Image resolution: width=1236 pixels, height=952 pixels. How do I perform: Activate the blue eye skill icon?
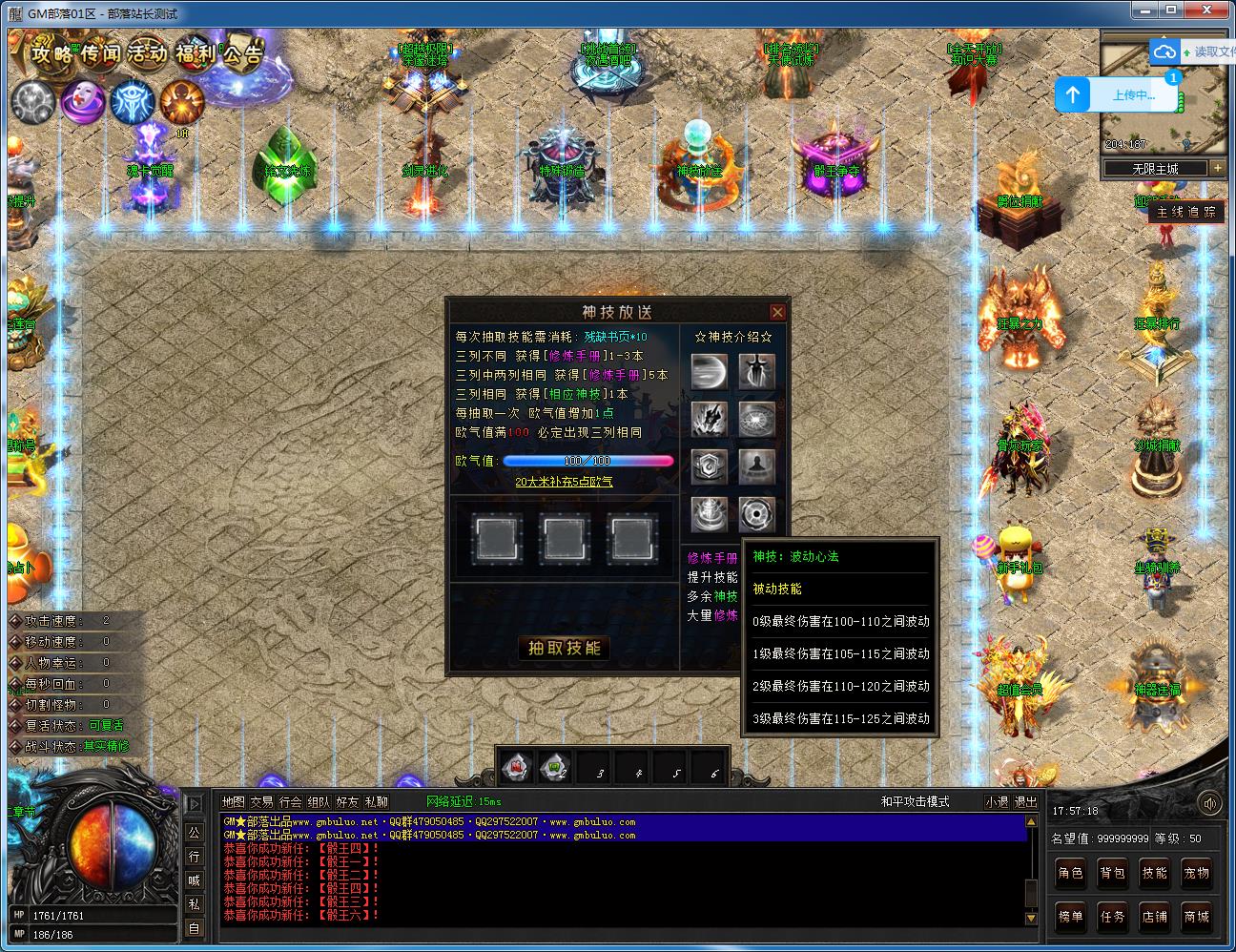pos(132,101)
